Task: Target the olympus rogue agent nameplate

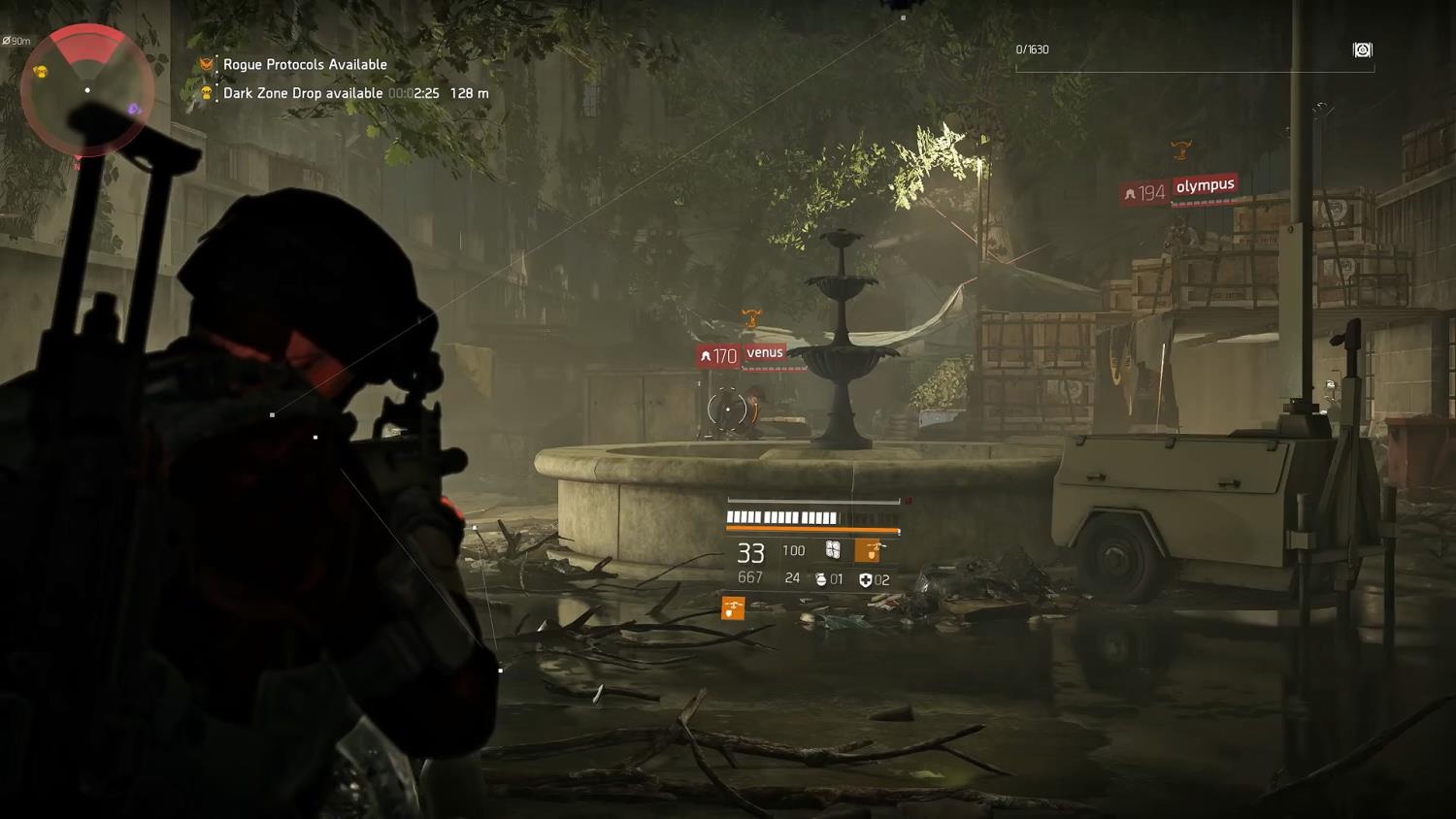Action: tap(1205, 185)
